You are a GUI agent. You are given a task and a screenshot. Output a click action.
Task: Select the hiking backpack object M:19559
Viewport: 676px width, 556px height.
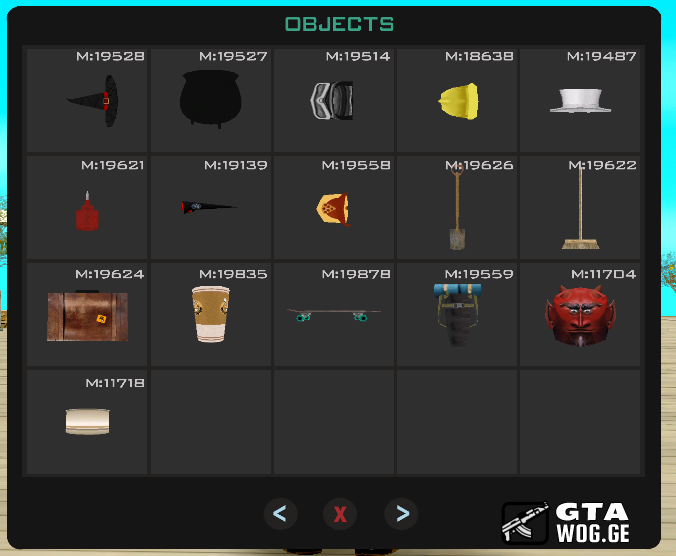457,316
